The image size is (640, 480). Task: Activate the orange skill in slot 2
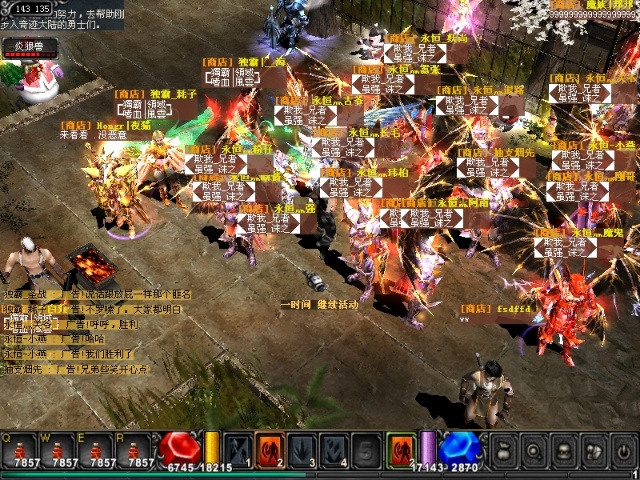point(270,449)
